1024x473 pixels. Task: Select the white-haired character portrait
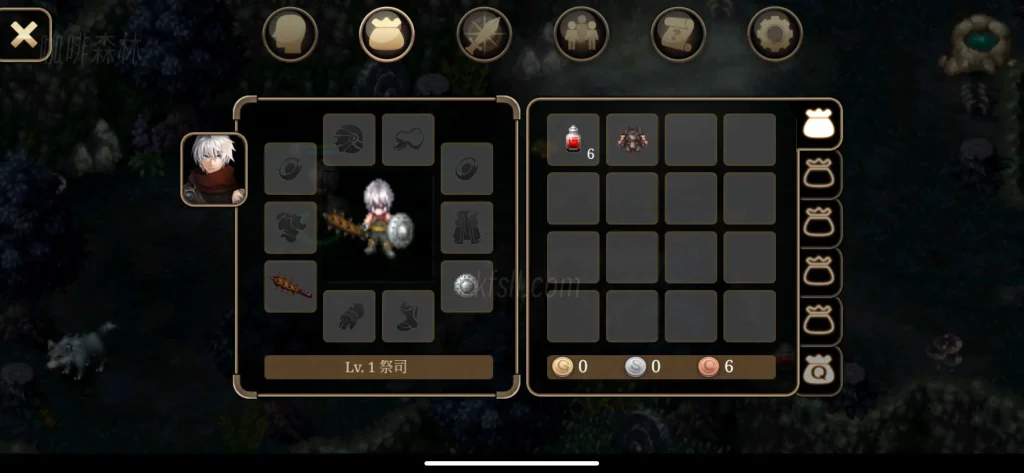213,169
